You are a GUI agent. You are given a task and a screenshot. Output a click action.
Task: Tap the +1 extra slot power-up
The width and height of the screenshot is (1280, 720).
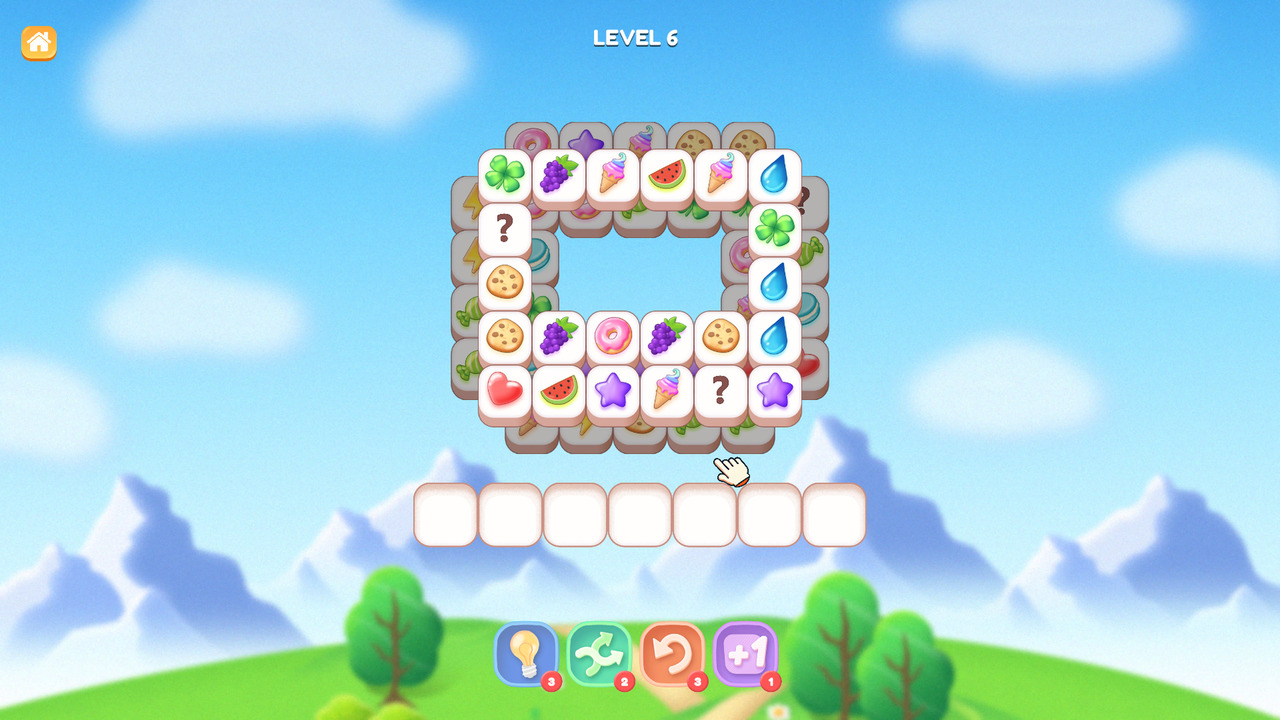tap(743, 655)
